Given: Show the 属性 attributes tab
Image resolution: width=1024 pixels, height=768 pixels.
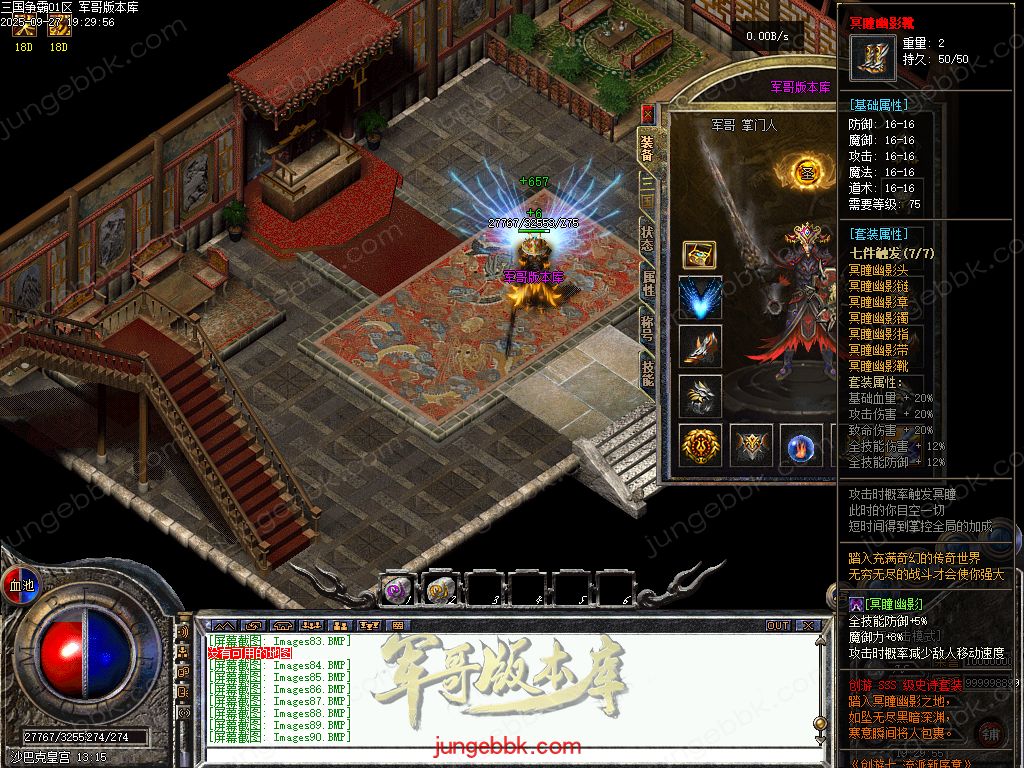Looking at the screenshot, I should click(x=647, y=282).
